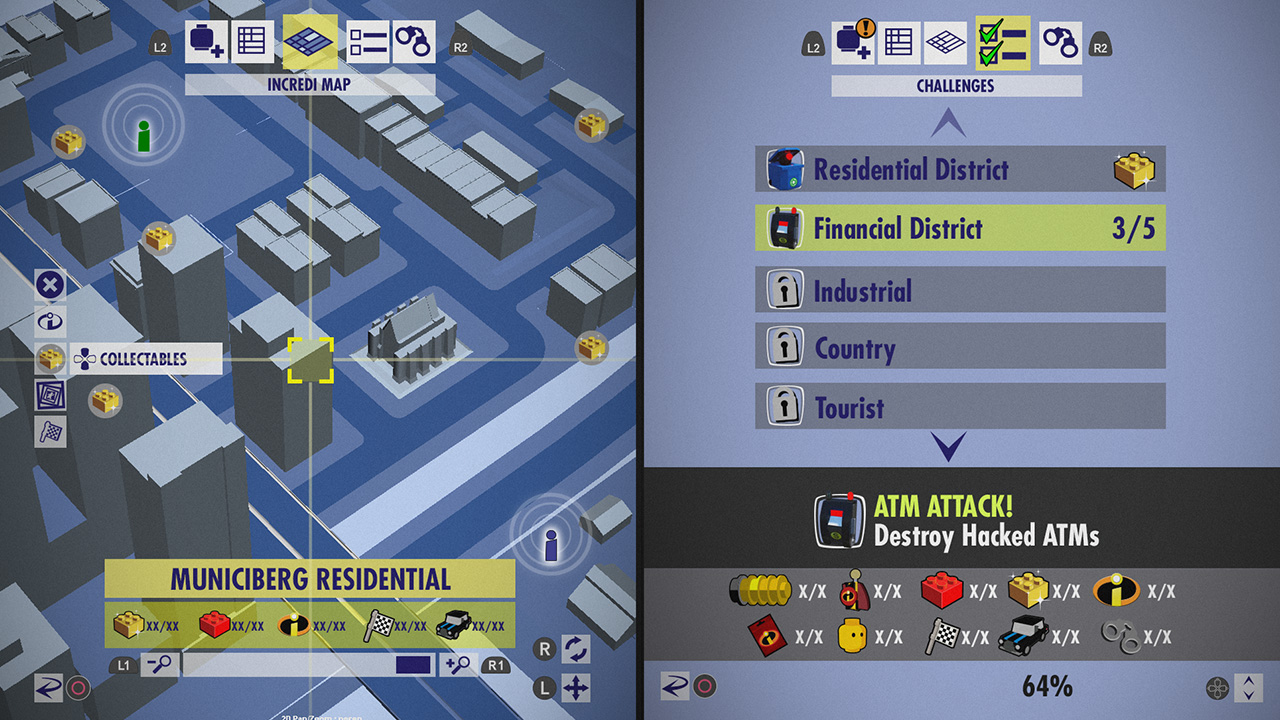Select the Residential District challenge row
The image size is (1280, 720).
click(x=960, y=170)
